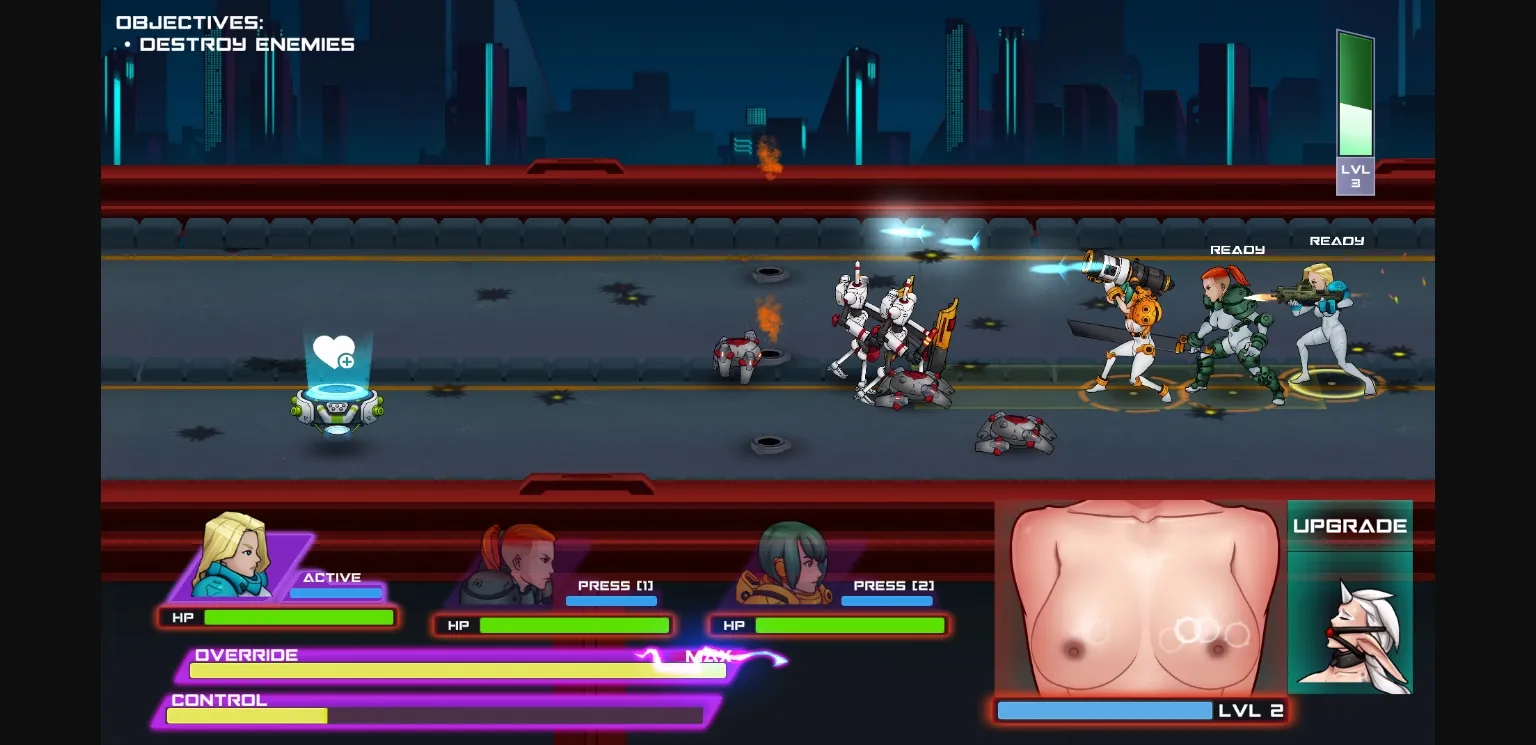
Task: Click the LVL 3 experience badge top right
Action: 1355,176
